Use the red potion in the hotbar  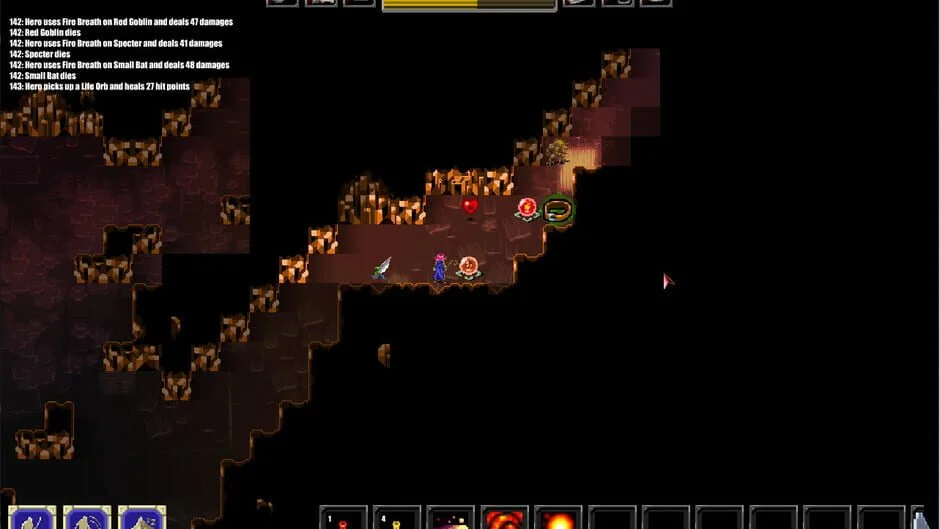pyautogui.click(x=343, y=518)
